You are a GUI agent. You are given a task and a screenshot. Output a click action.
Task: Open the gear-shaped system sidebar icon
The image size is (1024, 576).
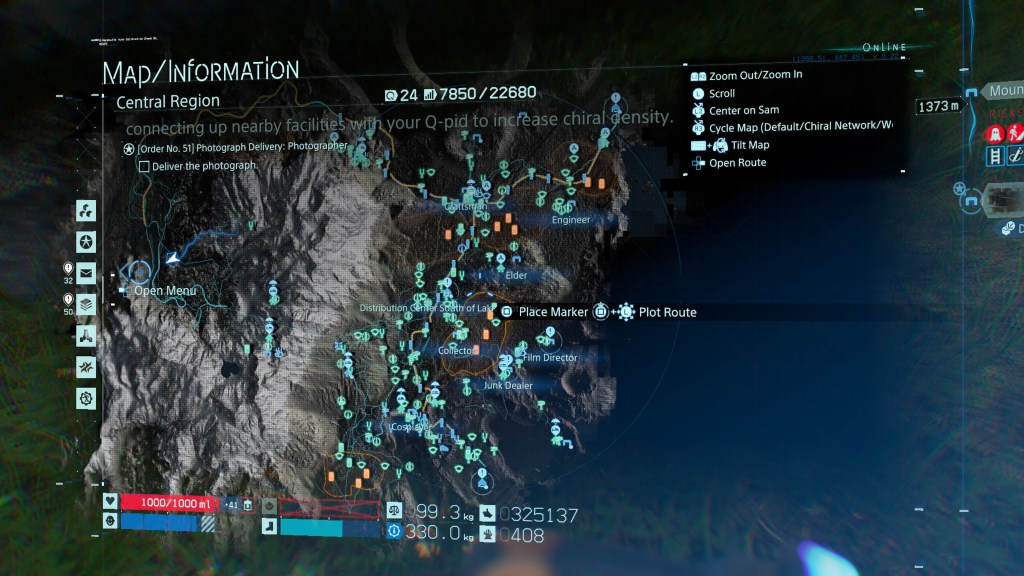[87, 397]
